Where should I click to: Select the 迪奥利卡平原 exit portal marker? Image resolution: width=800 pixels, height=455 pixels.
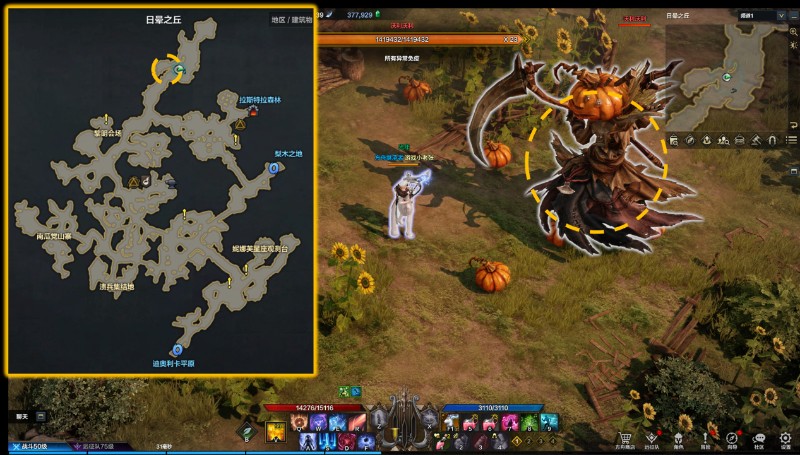coord(177,350)
